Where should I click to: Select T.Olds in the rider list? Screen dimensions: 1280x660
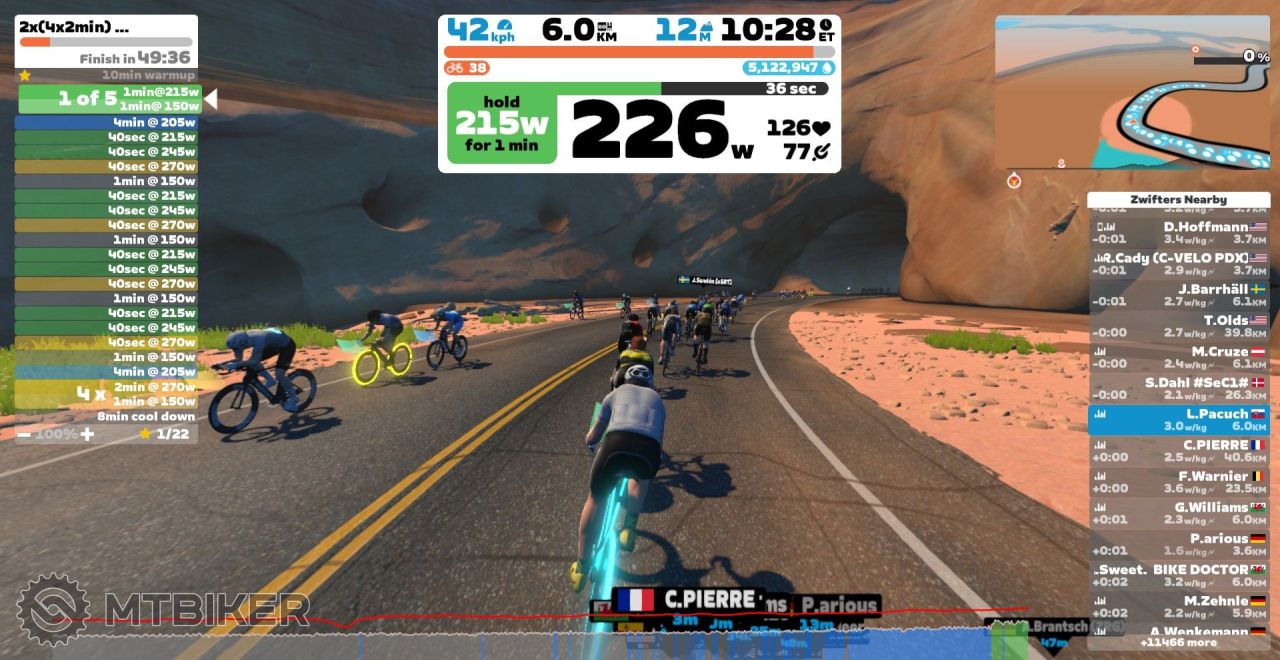point(1178,326)
